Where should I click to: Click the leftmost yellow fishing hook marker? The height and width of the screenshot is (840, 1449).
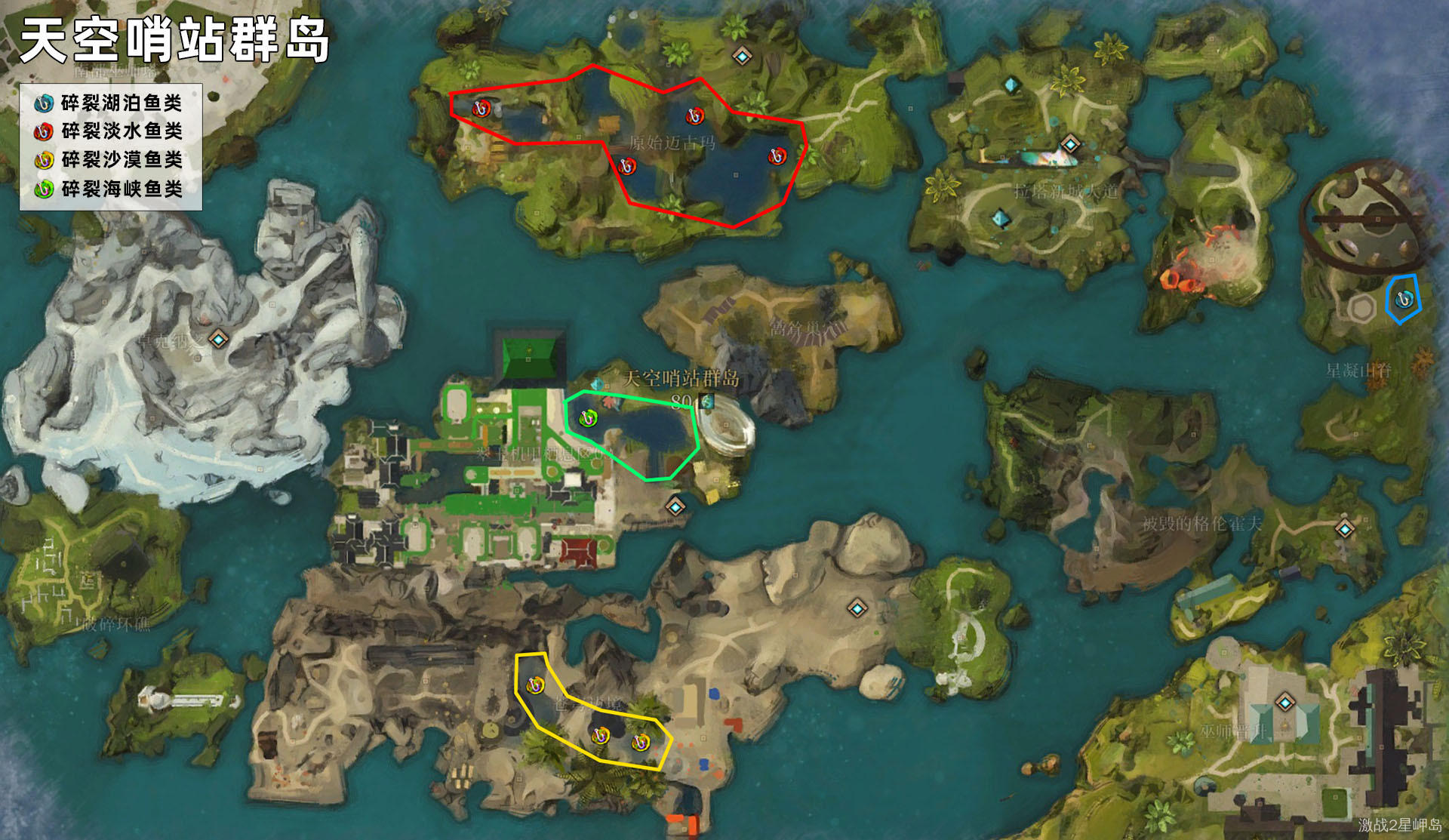pos(535,685)
